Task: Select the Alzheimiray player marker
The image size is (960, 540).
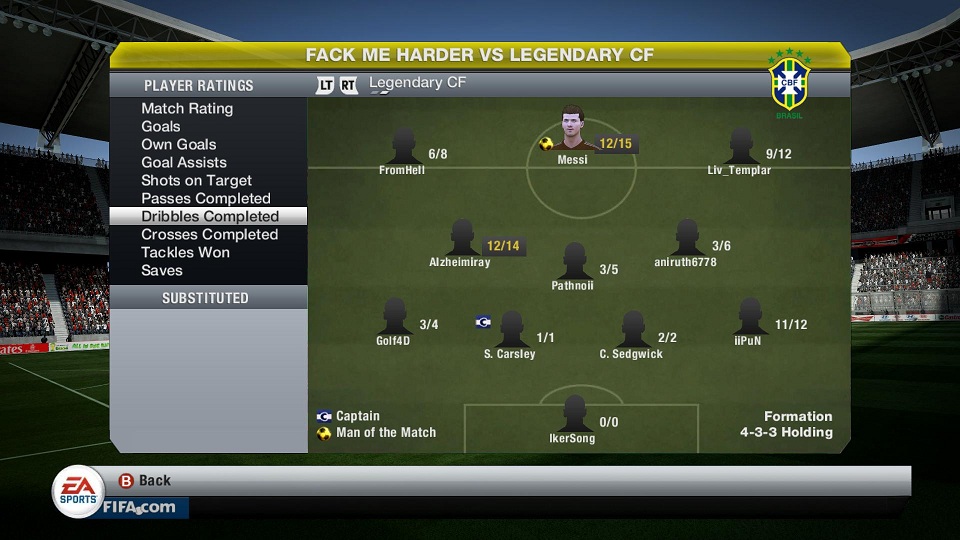Action: (461, 240)
